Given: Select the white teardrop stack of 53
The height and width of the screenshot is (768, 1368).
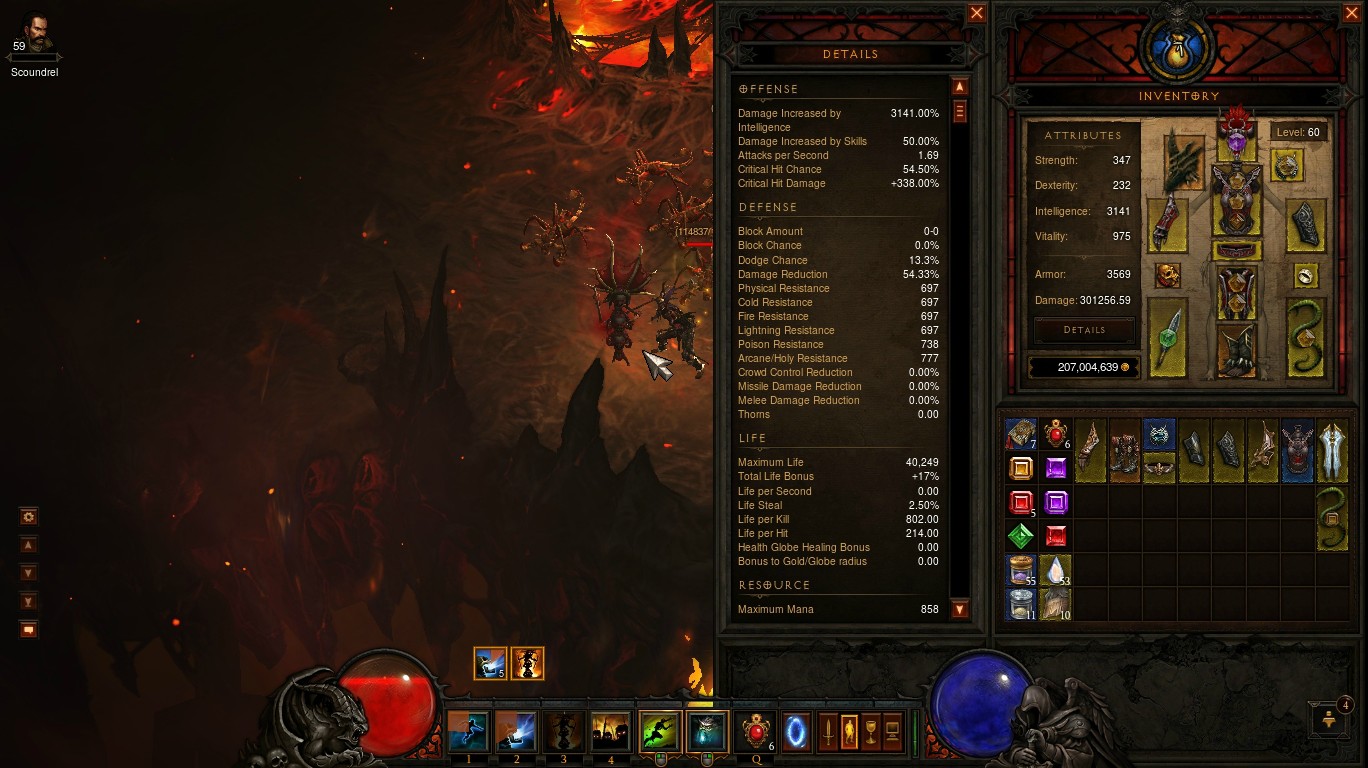Looking at the screenshot, I should tap(1056, 570).
